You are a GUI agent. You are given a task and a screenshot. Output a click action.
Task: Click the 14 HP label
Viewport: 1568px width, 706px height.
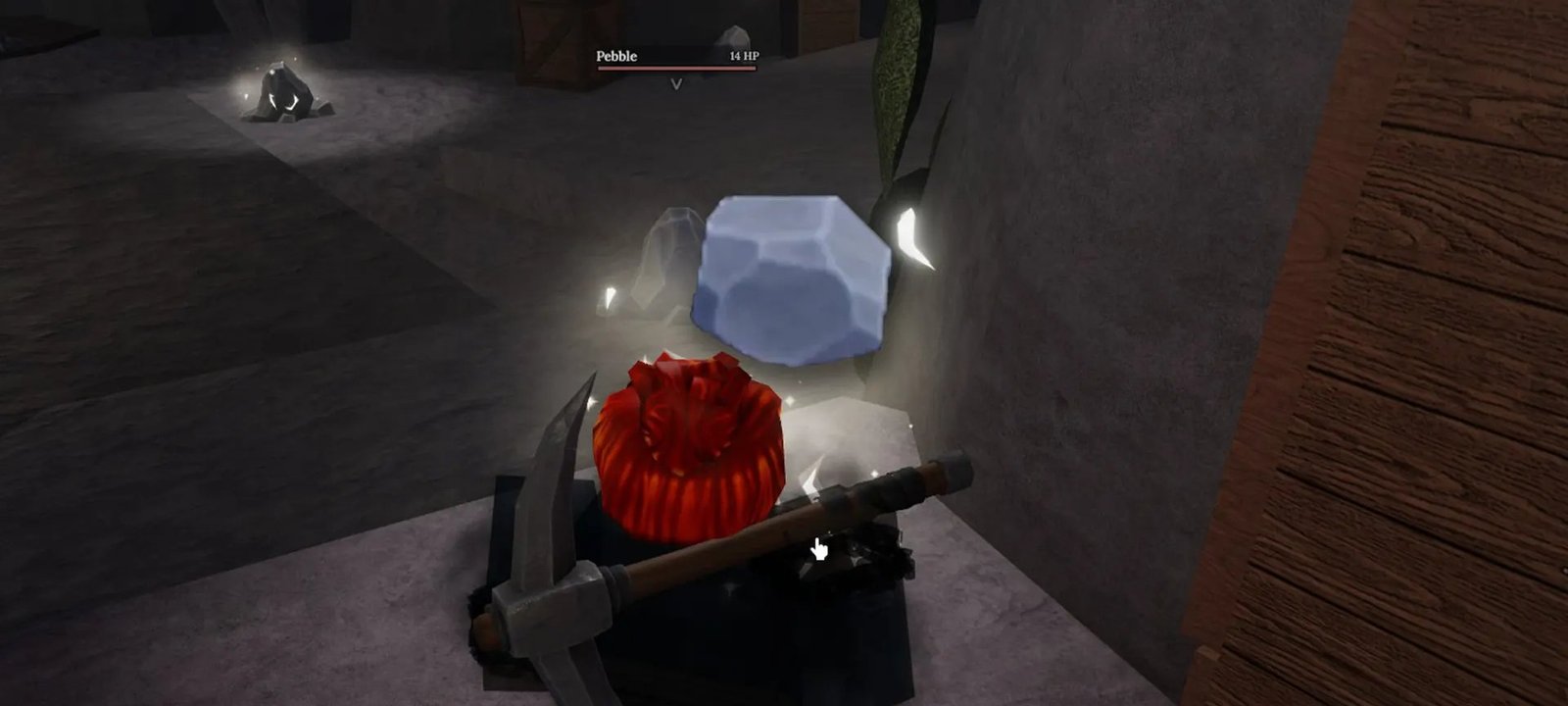pos(741,57)
